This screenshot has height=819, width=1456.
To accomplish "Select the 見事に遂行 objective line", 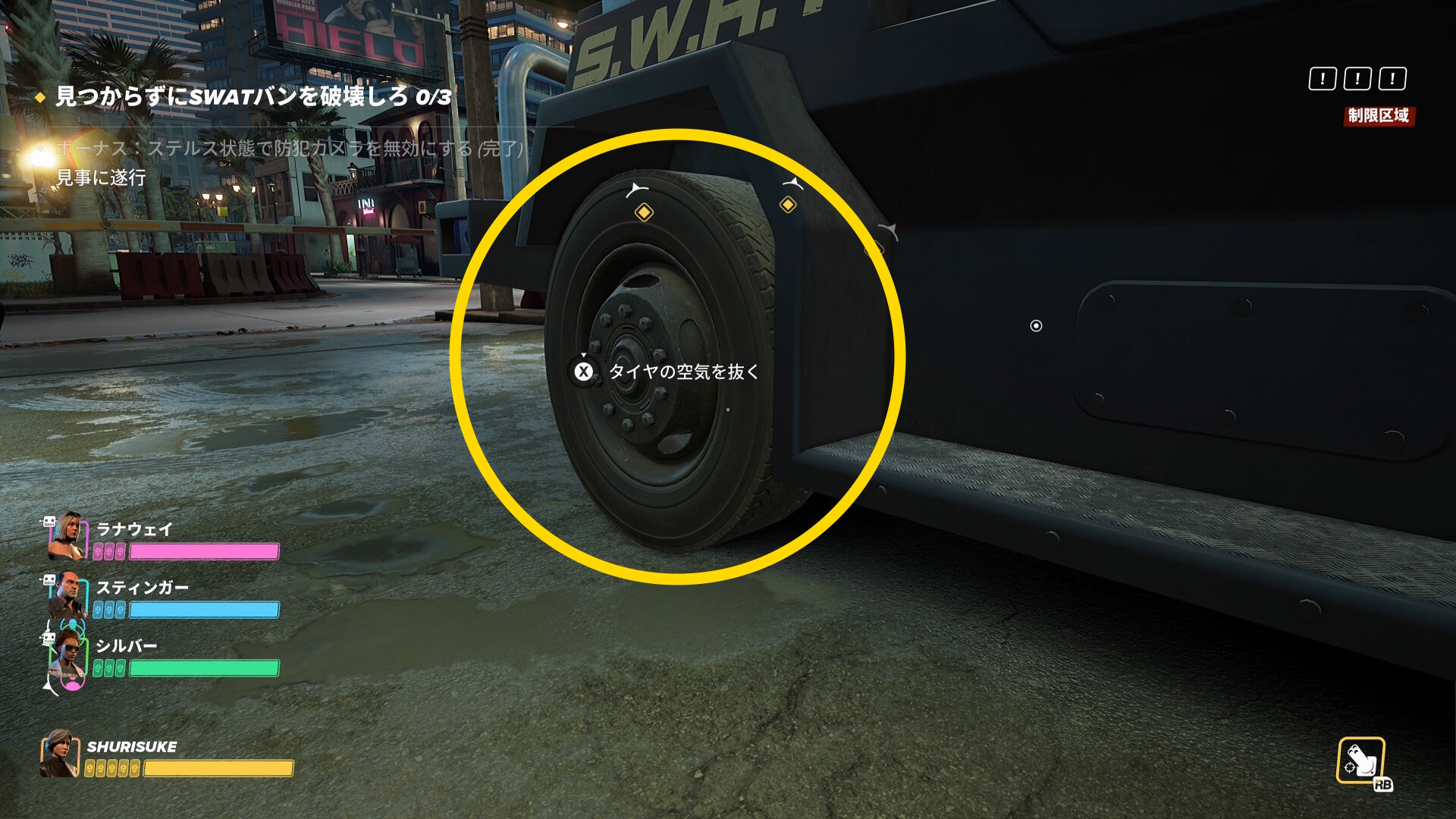I will [101, 177].
